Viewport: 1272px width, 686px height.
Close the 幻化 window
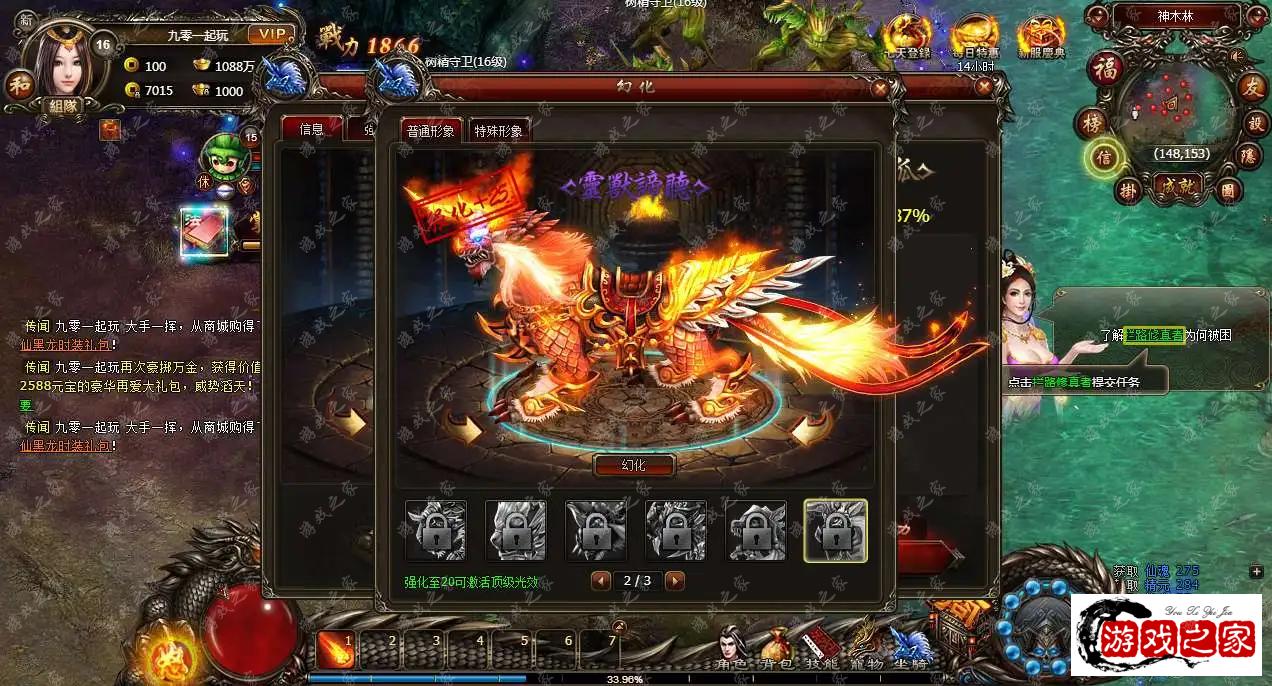(x=880, y=88)
